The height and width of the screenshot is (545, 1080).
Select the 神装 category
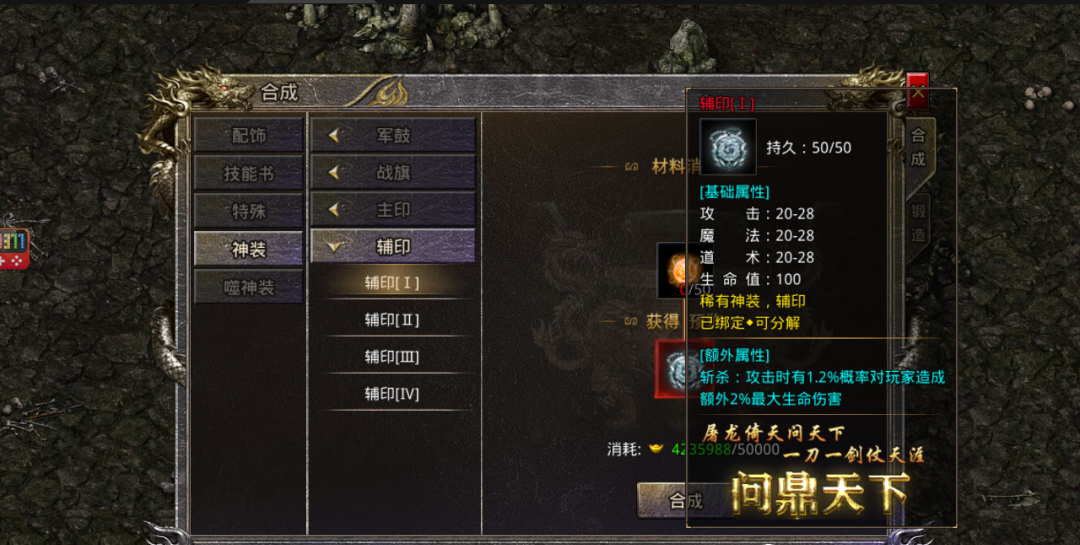[248, 249]
